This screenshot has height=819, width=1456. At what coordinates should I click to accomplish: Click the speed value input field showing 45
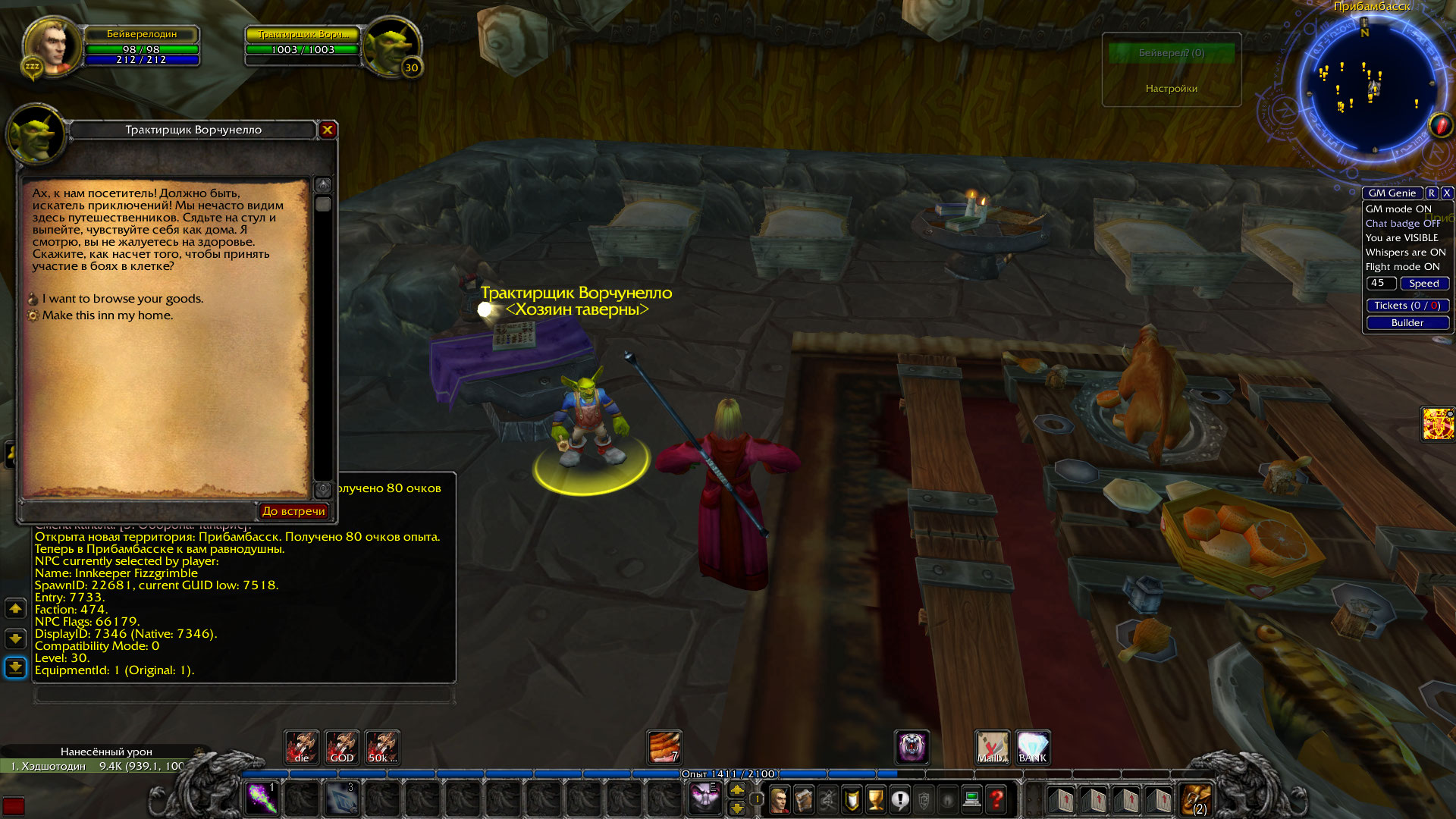1381,283
